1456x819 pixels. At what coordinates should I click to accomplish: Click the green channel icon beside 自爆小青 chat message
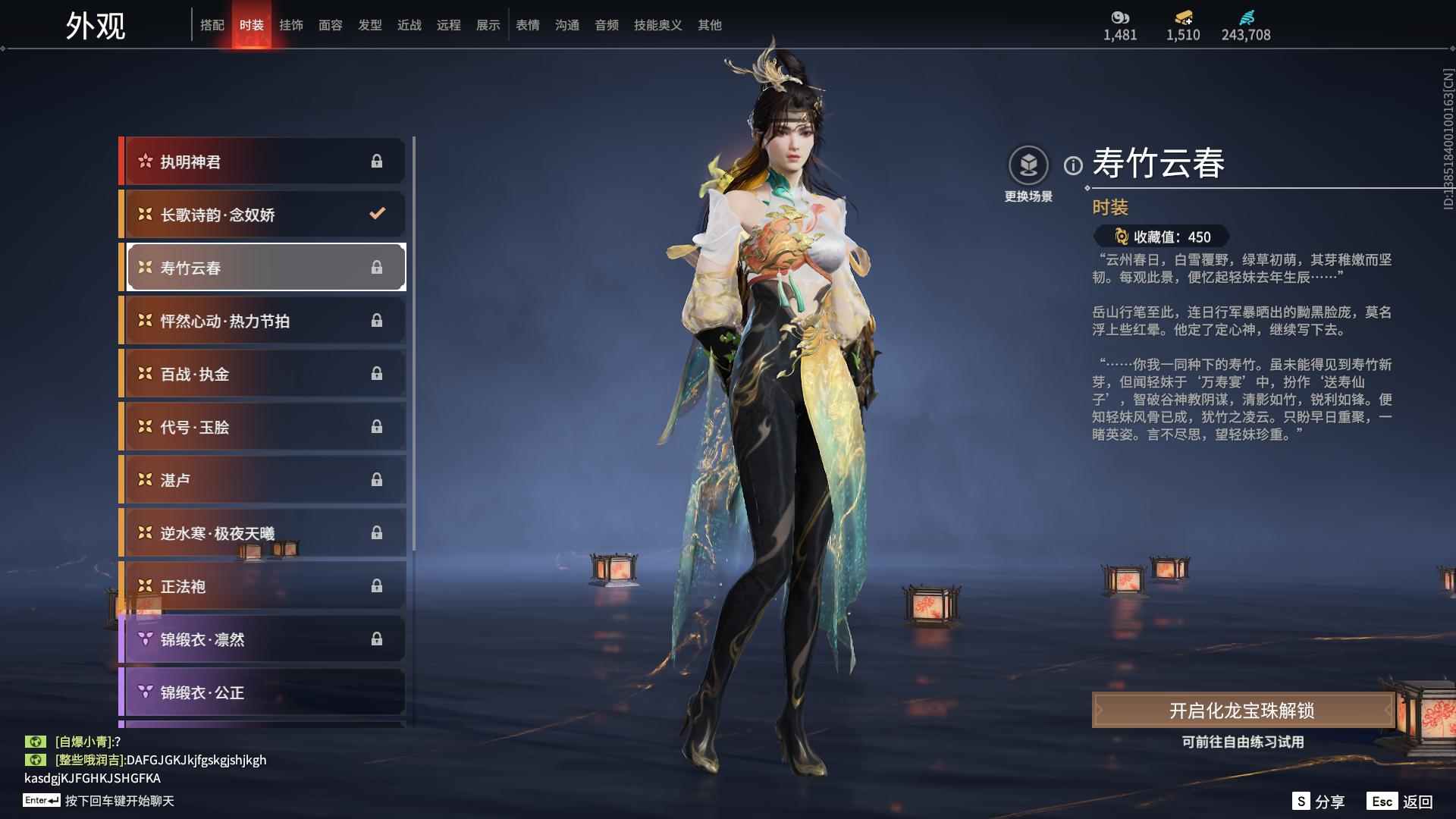(34, 742)
